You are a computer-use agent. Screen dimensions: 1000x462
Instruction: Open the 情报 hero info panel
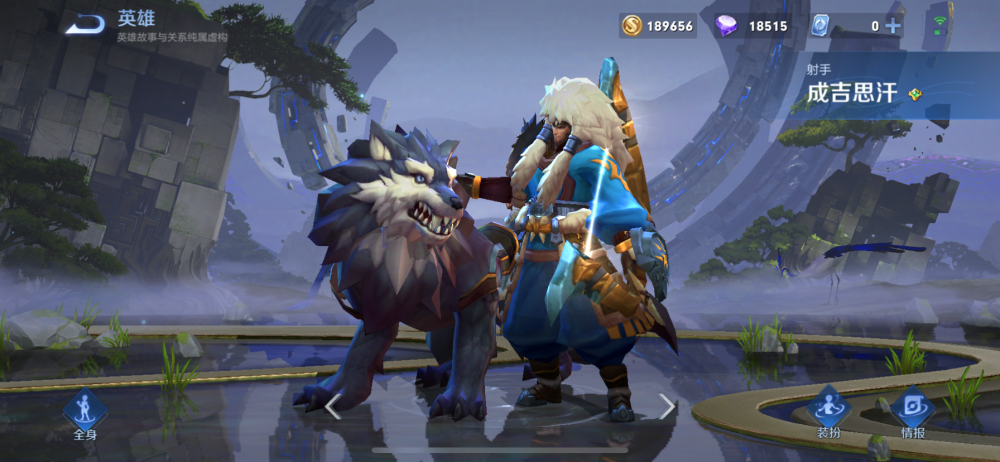912,411
